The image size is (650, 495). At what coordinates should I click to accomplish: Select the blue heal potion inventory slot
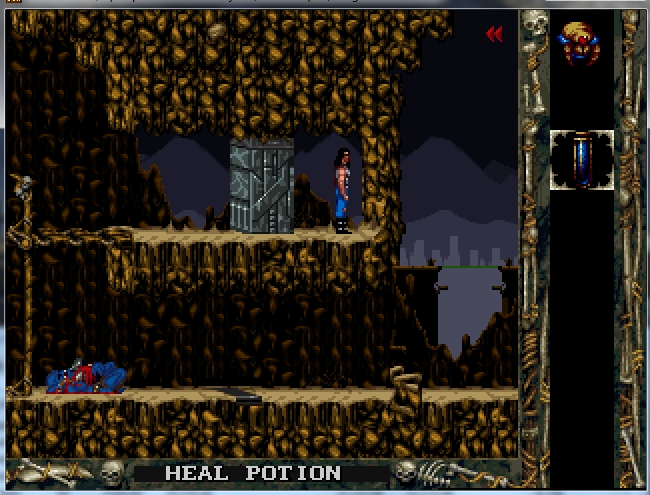(x=582, y=160)
